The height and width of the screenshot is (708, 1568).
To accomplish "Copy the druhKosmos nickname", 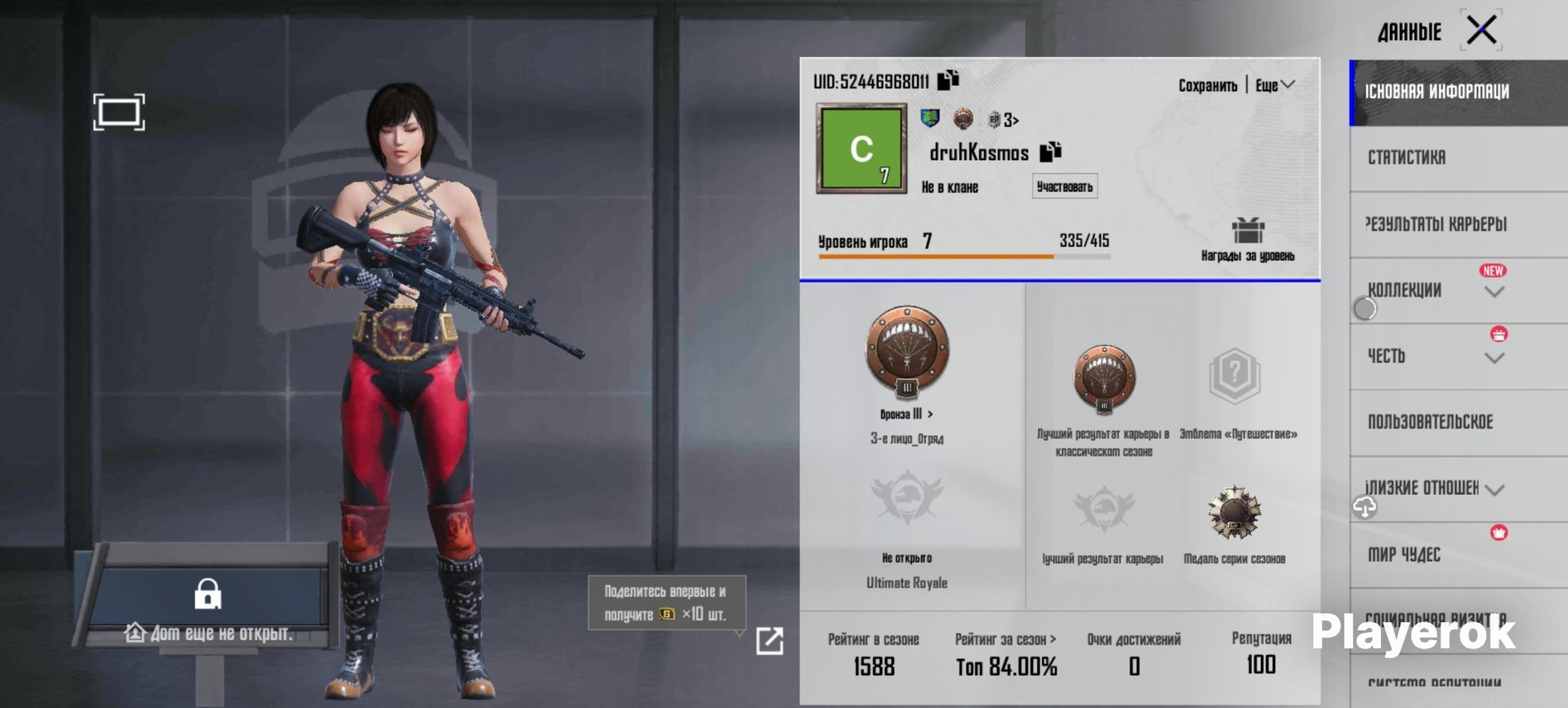I will tap(1050, 151).
